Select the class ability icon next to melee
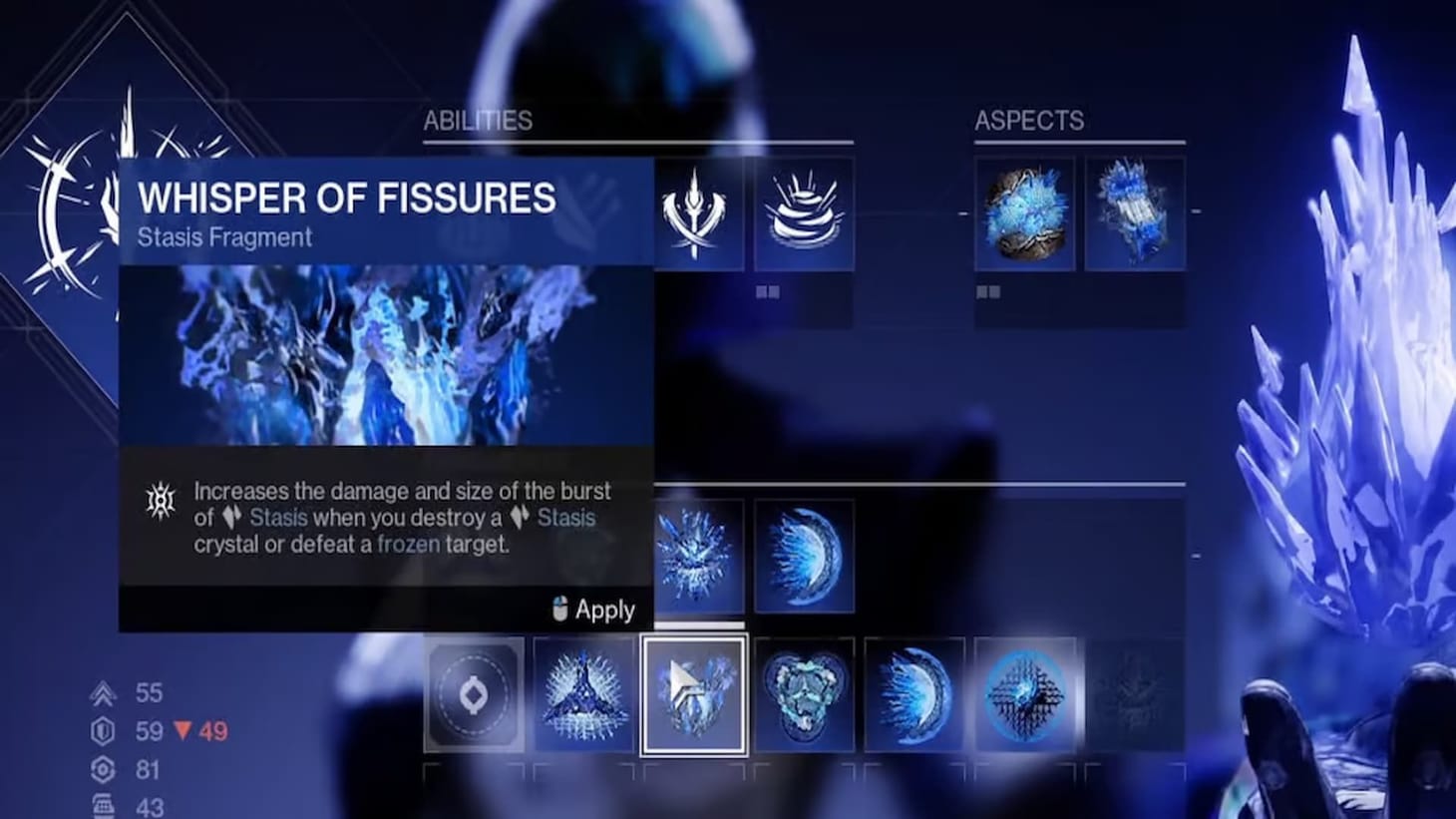 coord(806,211)
